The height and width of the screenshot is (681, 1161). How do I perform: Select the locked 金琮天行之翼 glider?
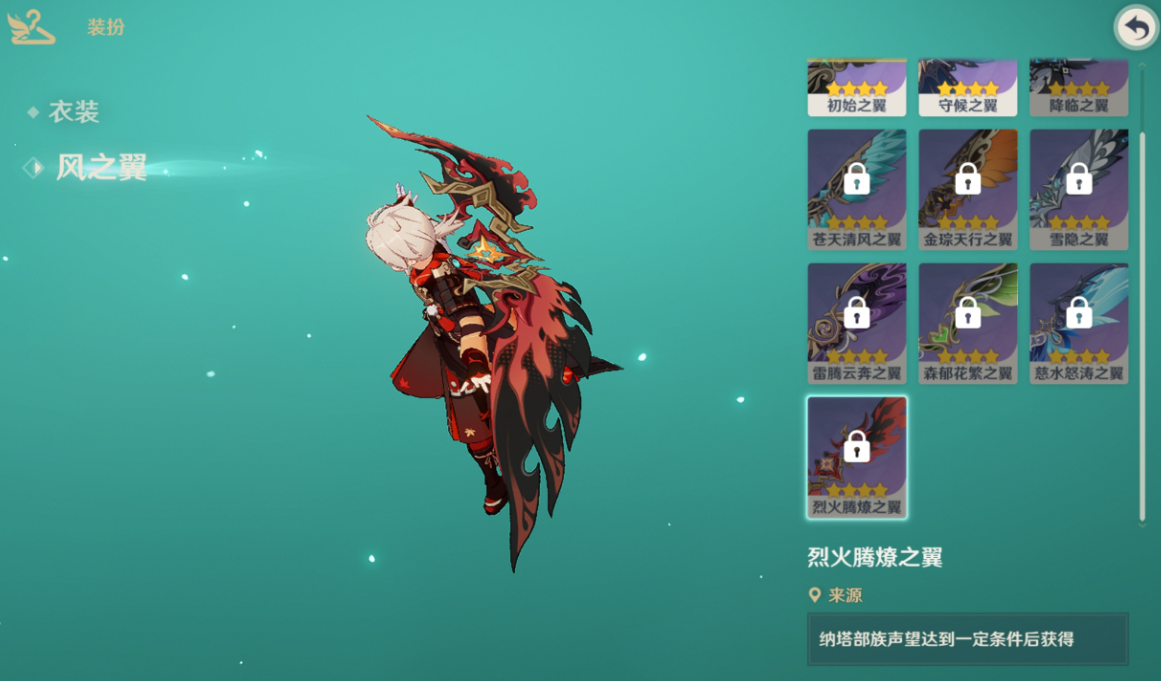pyautogui.click(x=968, y=189)
